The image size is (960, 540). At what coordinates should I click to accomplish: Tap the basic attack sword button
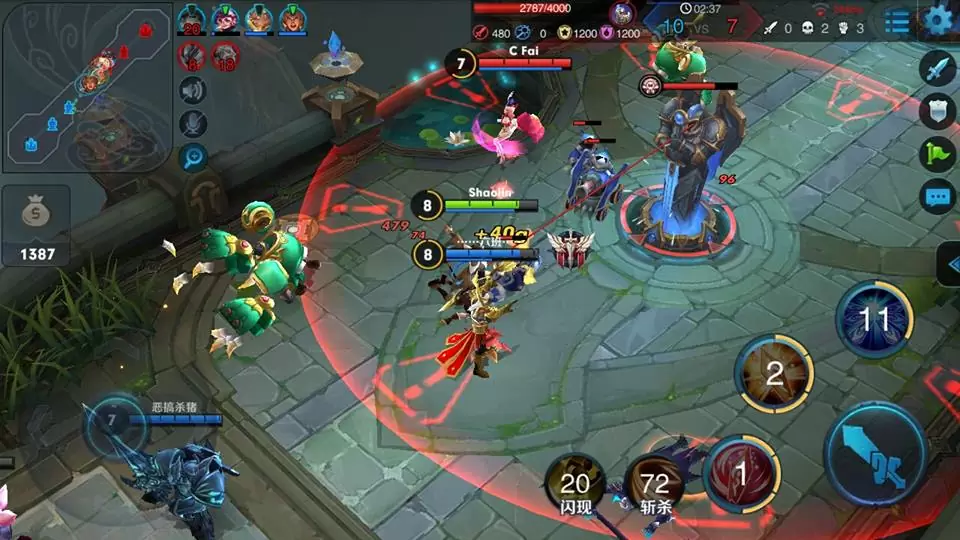875,453
